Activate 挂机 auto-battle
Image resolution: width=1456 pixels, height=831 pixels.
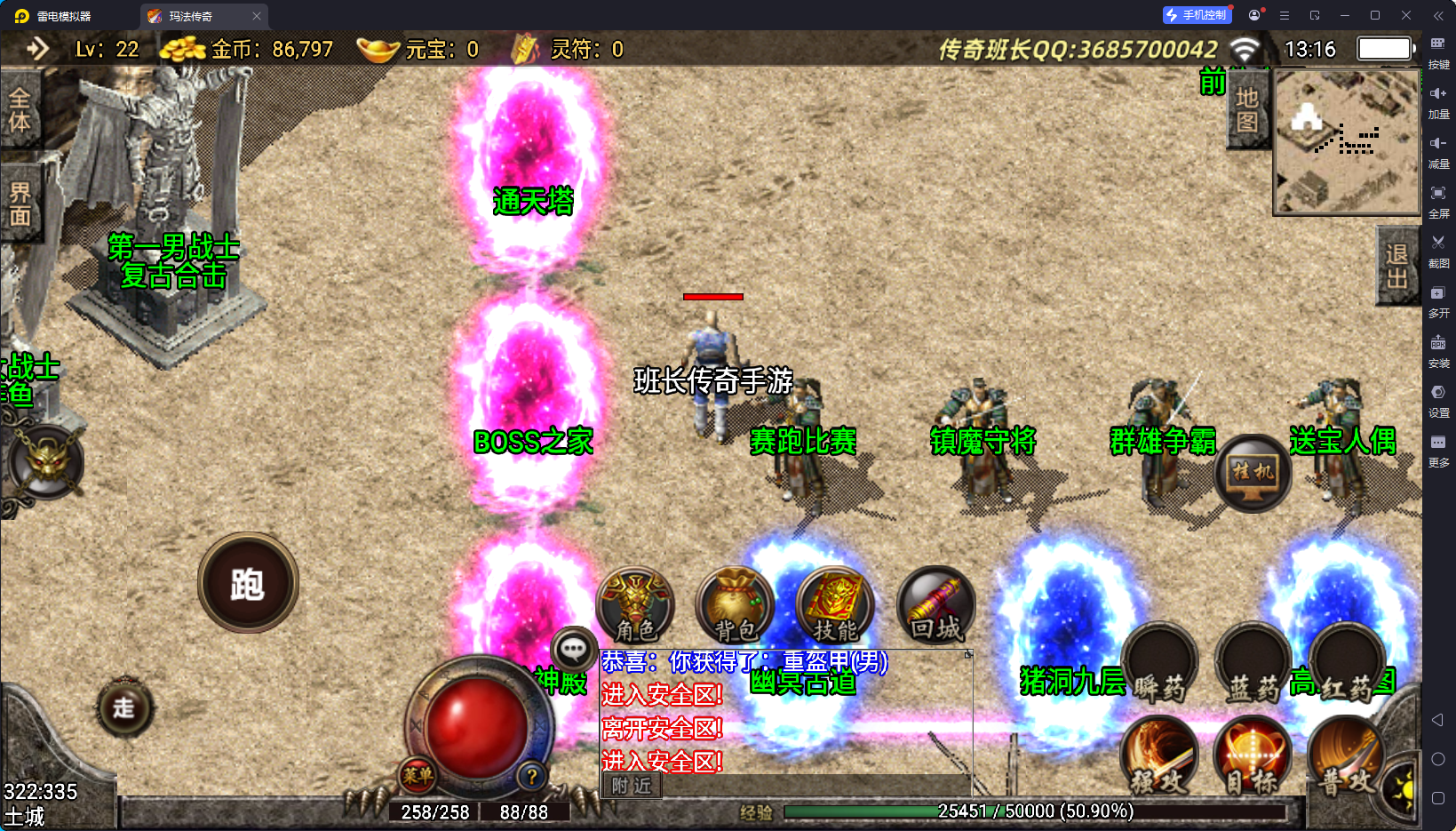pyautogui.click(x=1253, y=473)
